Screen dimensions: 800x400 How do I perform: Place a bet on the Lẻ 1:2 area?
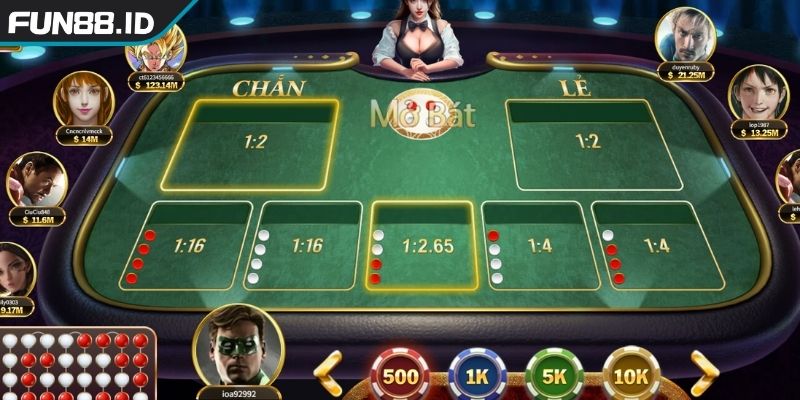[x=590, y=145]
